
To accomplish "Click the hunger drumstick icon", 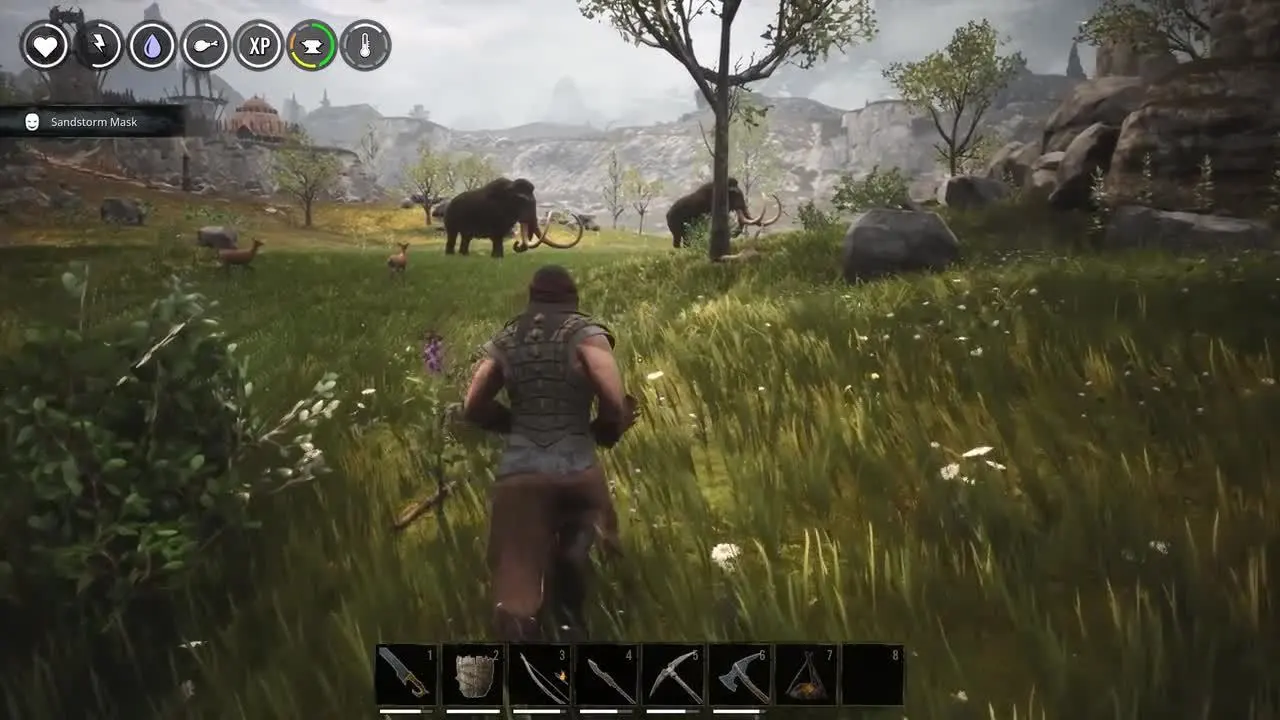I will pos(205,45).
